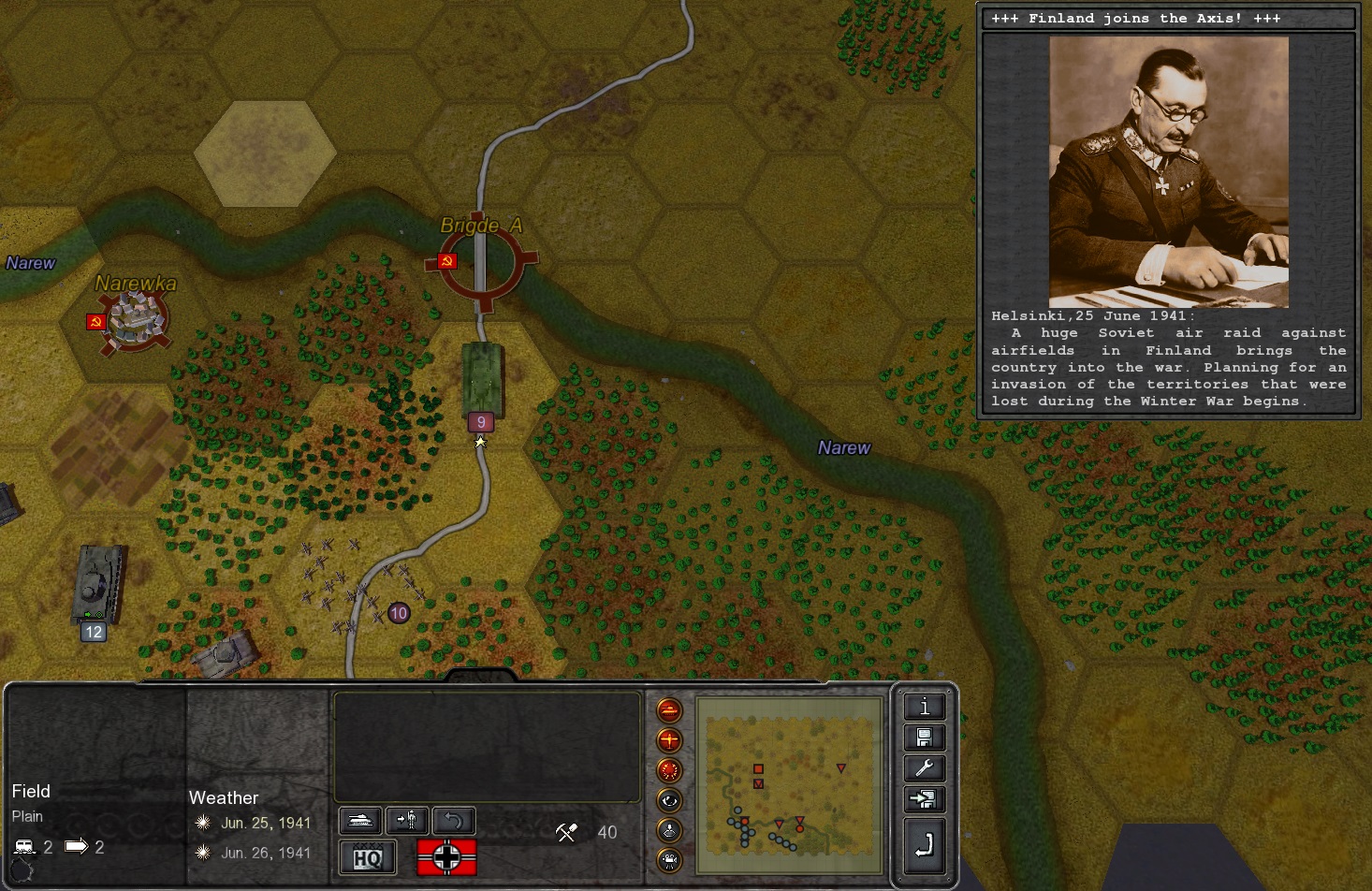The height and width of the screenshot is (891, 1372).
Task: Select the Soviet tank unit with strength 9
Action: point(482,379)
